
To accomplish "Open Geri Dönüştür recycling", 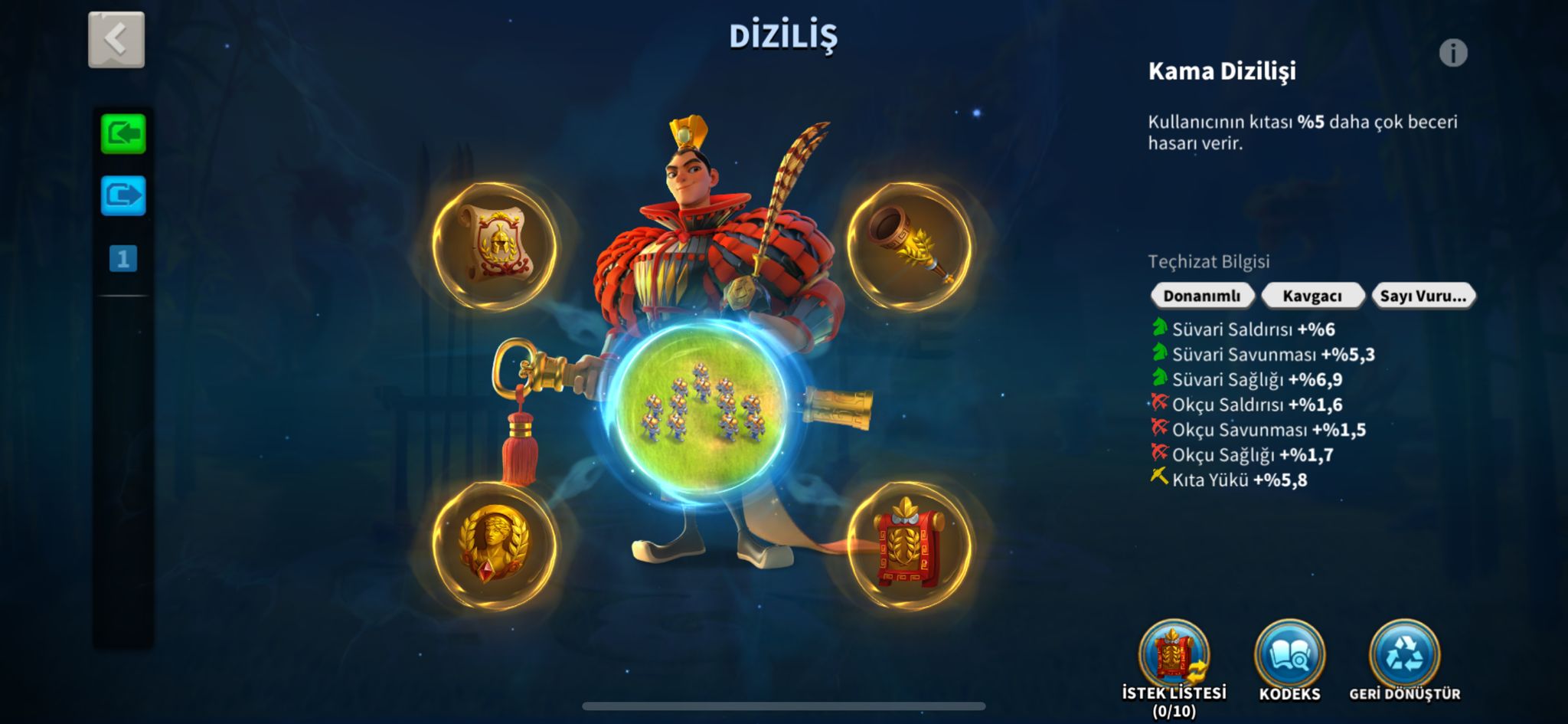I will (1404, 657).
